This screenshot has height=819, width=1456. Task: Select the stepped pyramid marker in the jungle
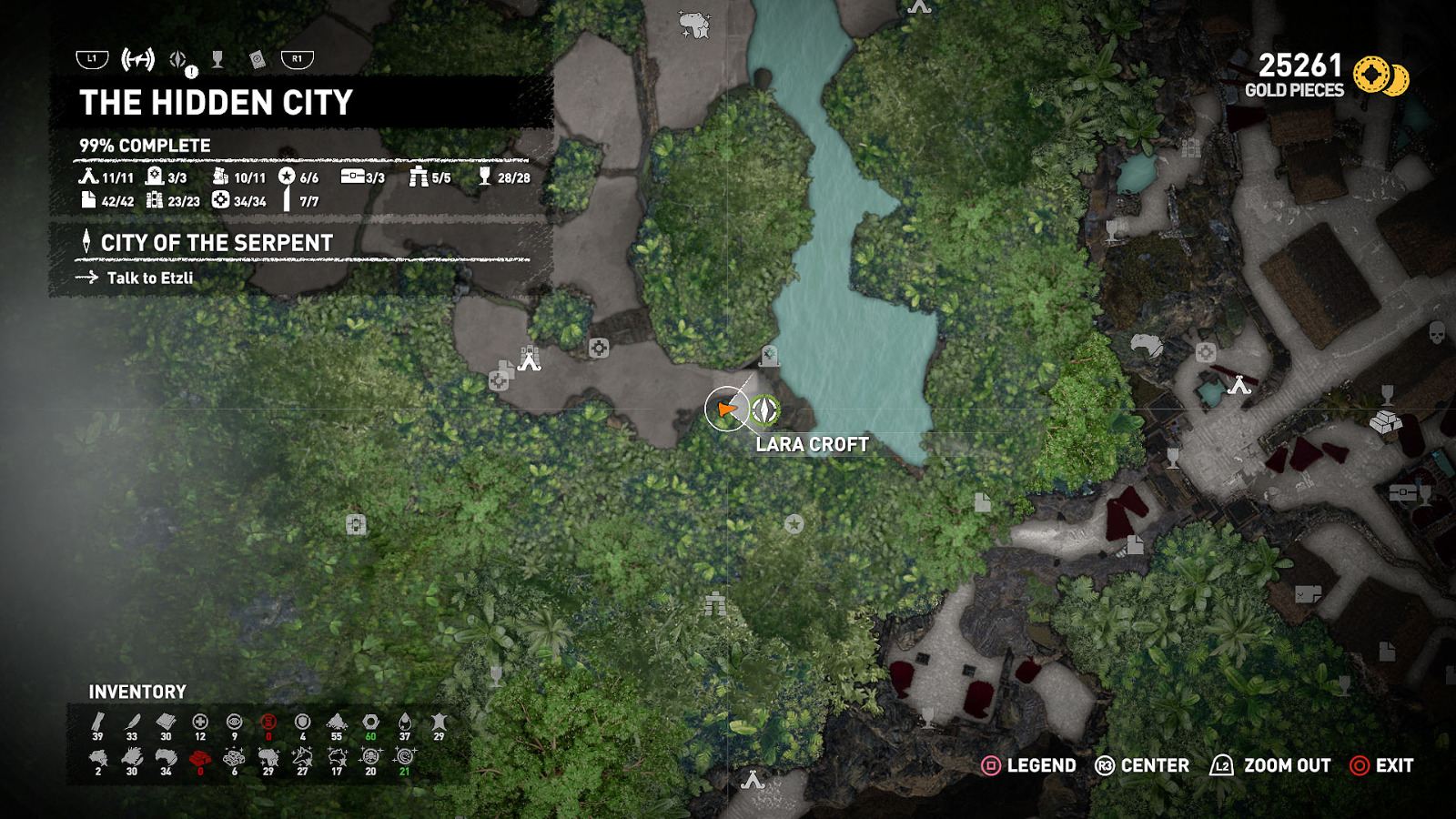pos(715,603)
